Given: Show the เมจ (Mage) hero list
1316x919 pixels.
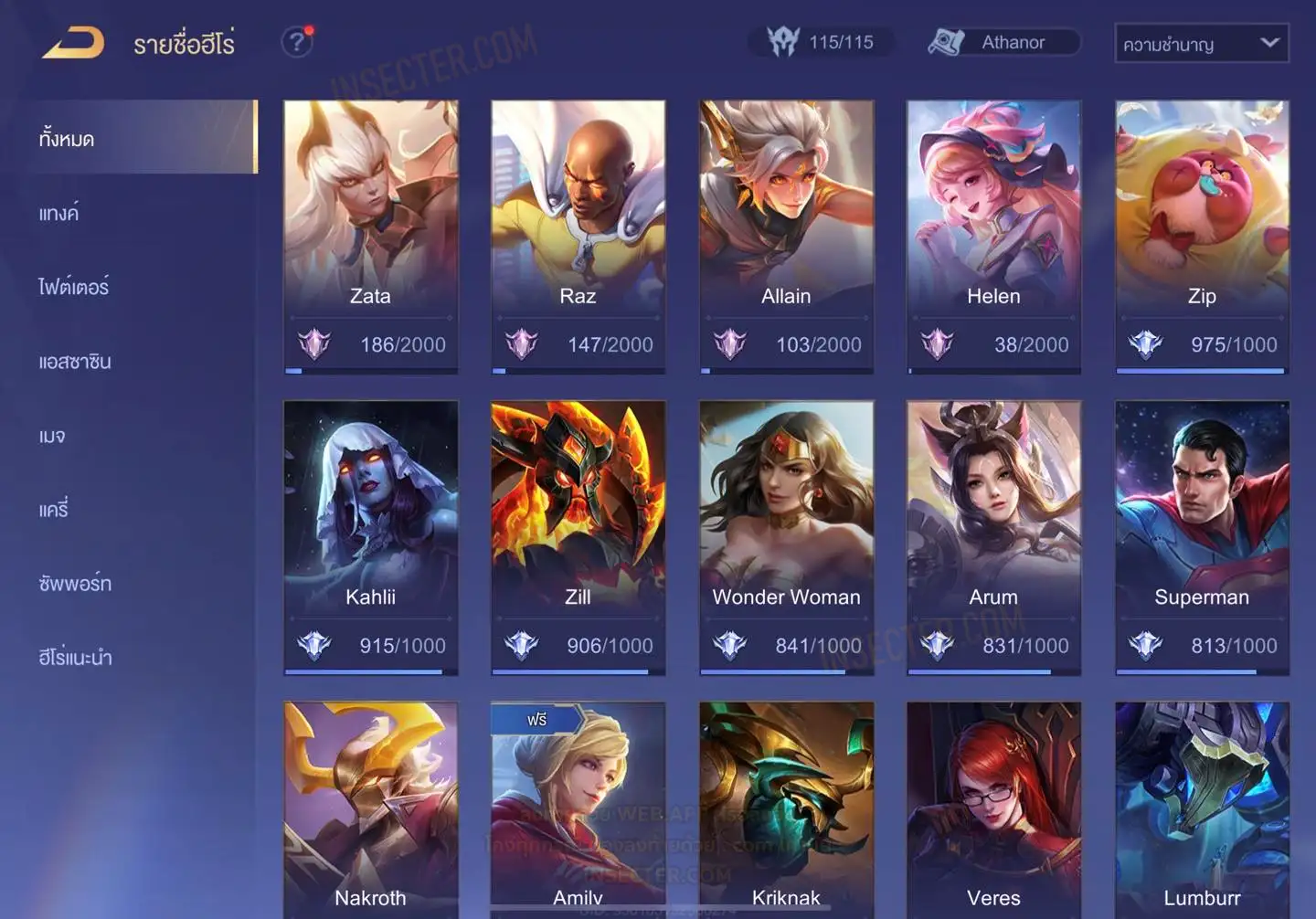Looking at the screenshot, I should (53, 436).
